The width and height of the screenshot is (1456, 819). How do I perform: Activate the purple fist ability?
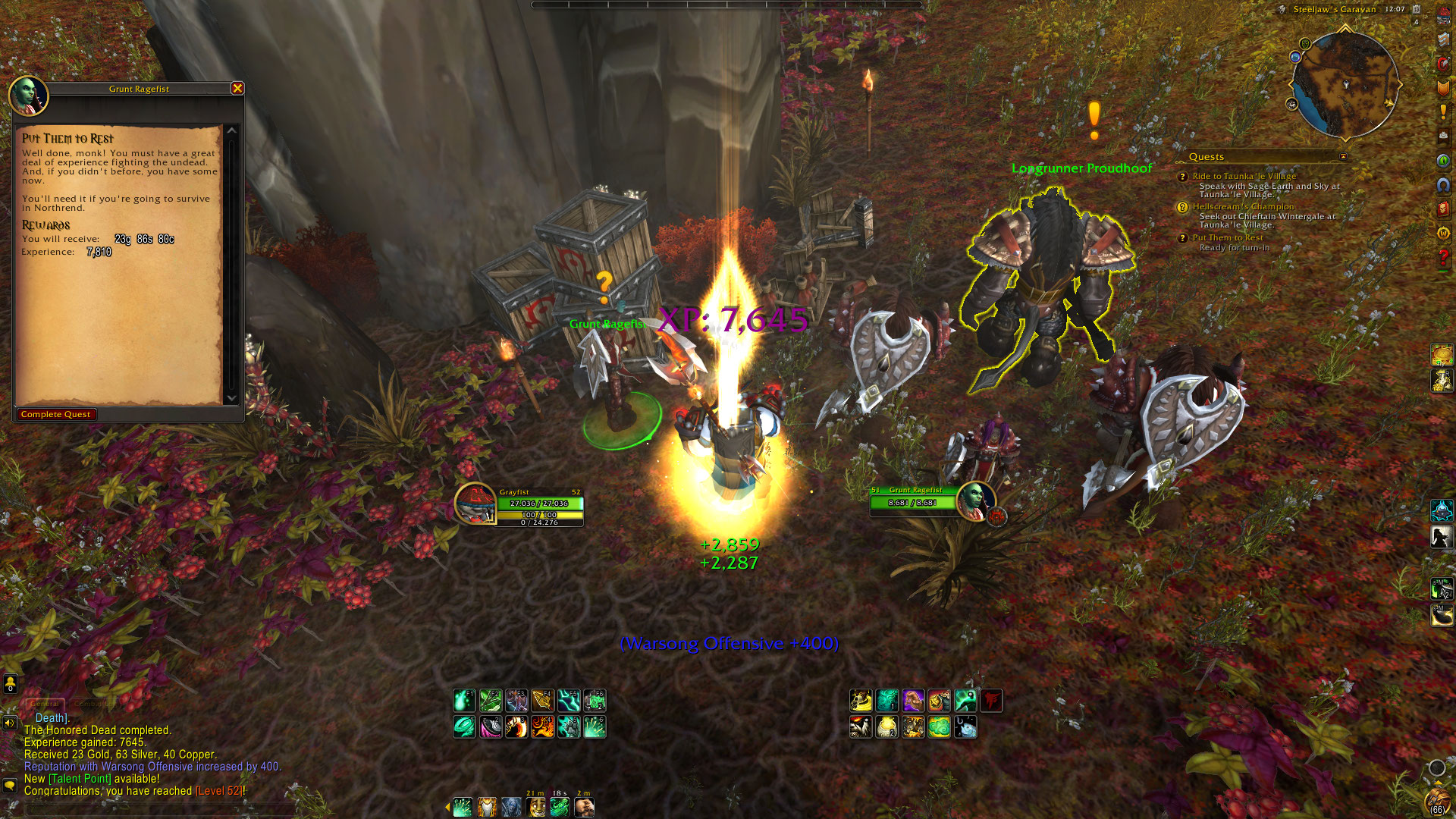913,701
